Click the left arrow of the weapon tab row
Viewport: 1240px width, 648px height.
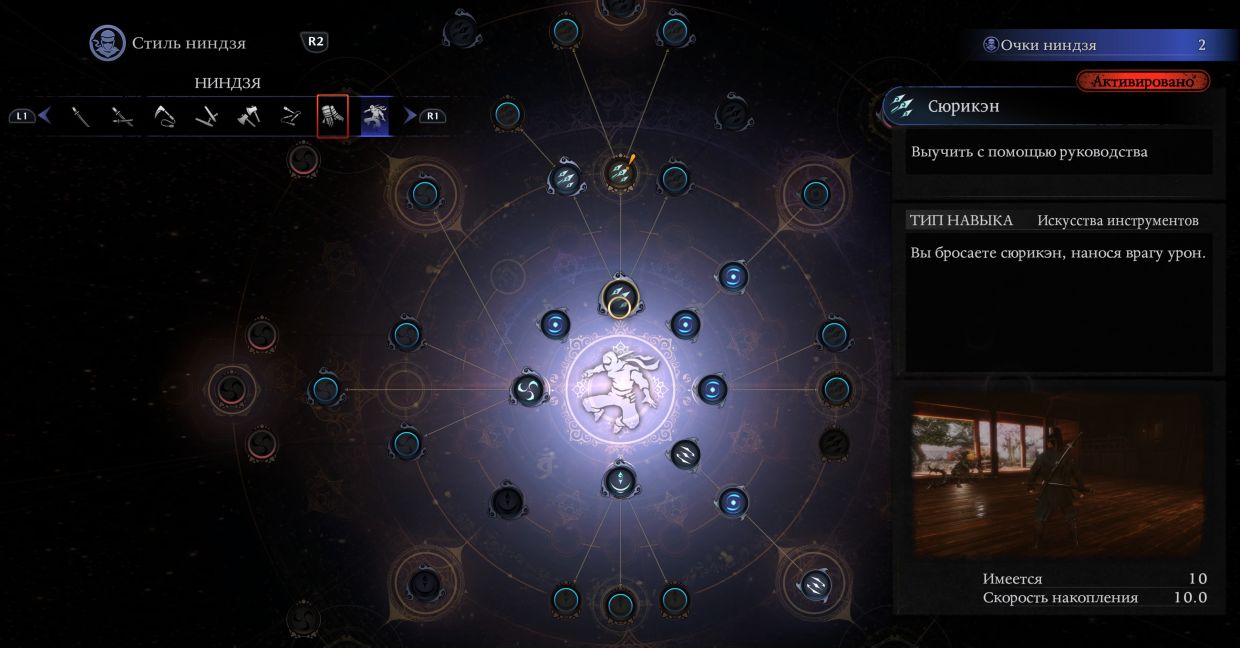coord(44,116)
